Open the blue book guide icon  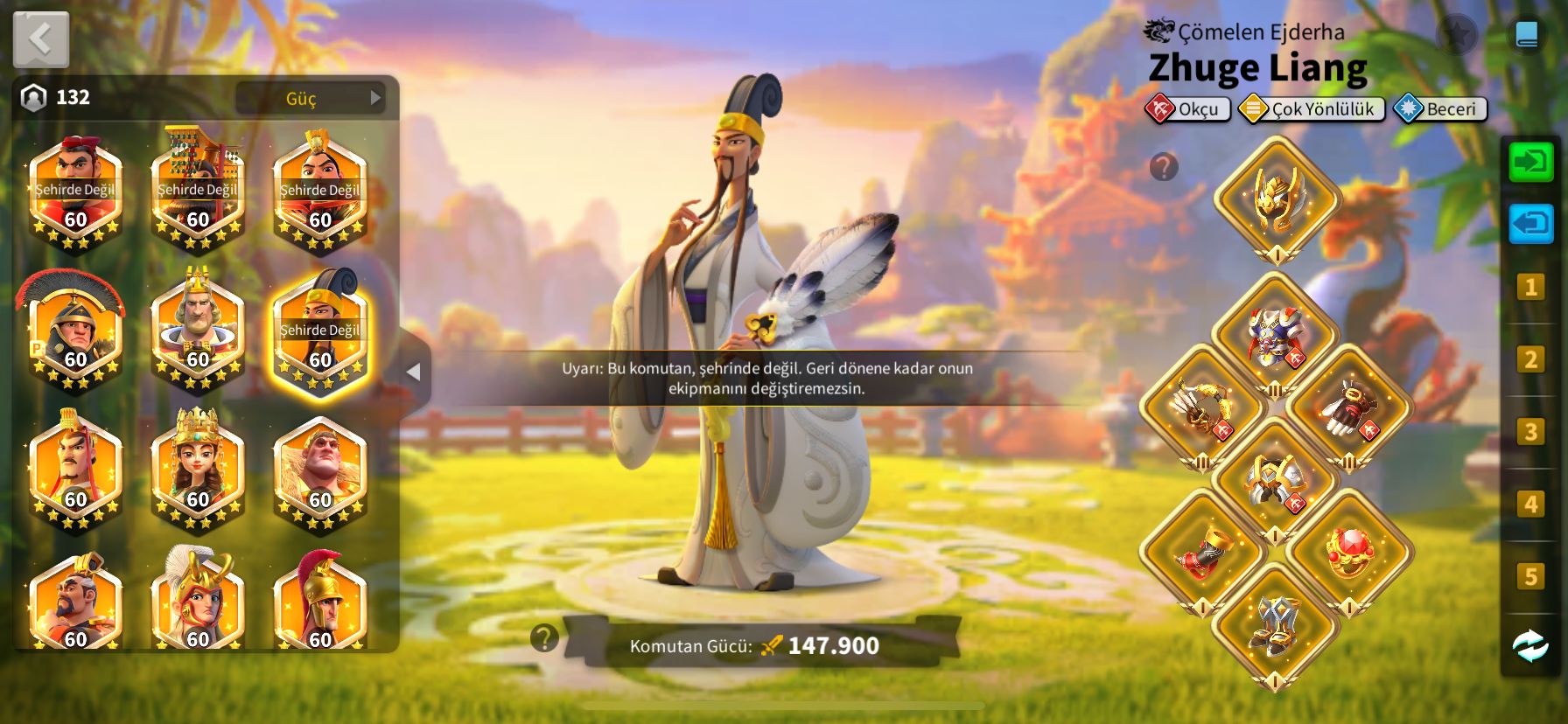tap(1526, 34)
